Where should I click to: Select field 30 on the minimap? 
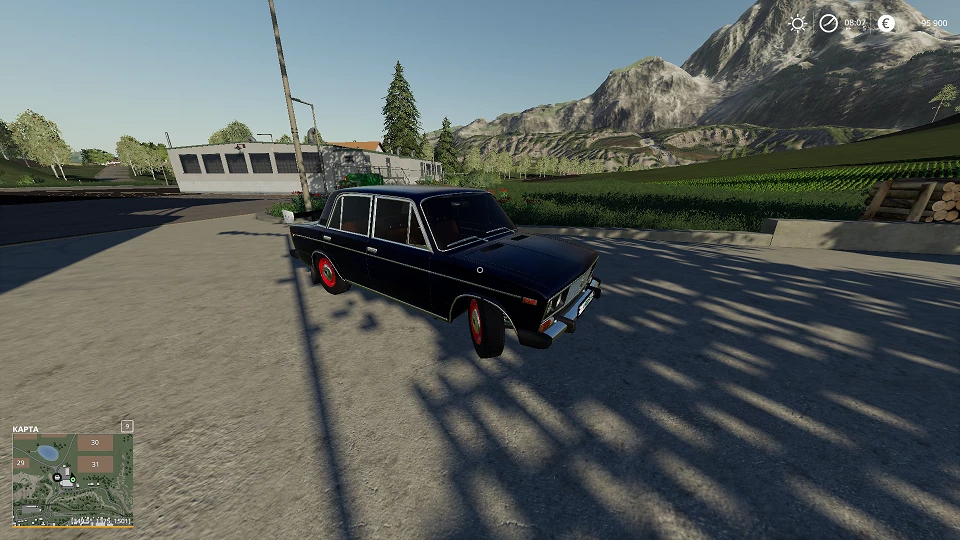pos(95,442)
